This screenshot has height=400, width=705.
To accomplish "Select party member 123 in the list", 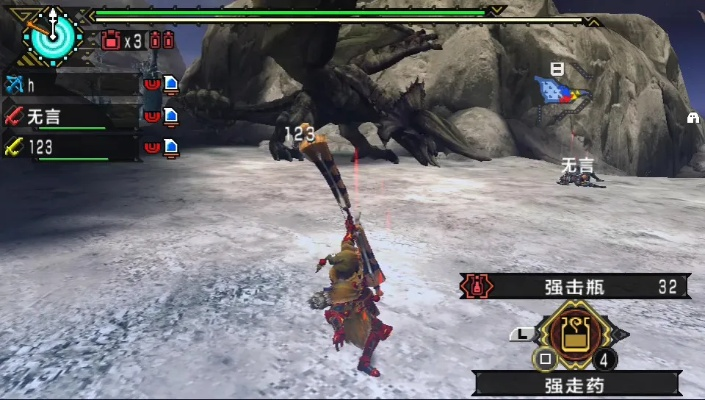I will coord(70,147).
